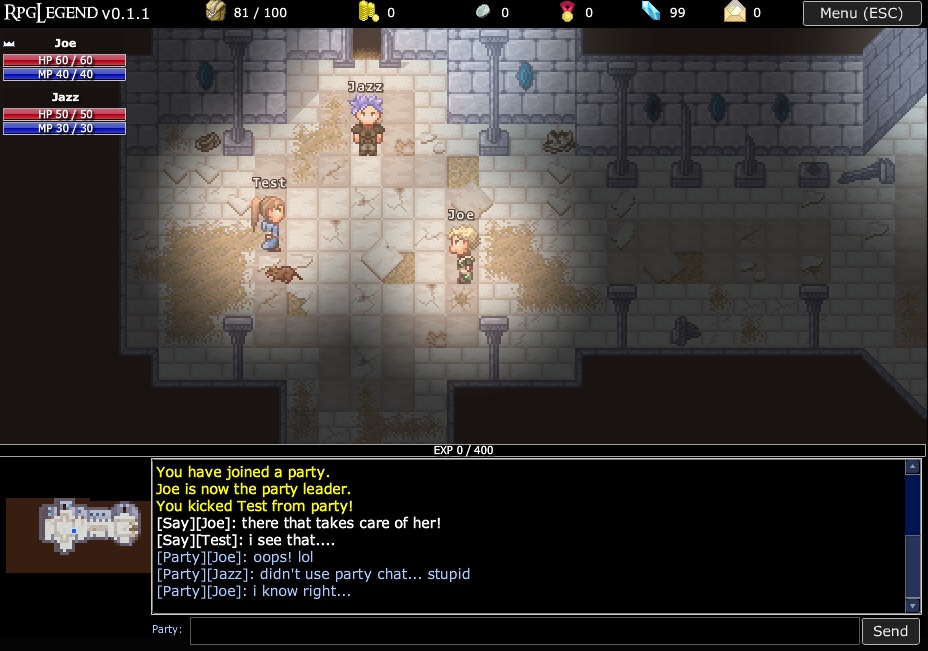
Task: Focus the Party chat input field
Action: [x=524, y=630]
